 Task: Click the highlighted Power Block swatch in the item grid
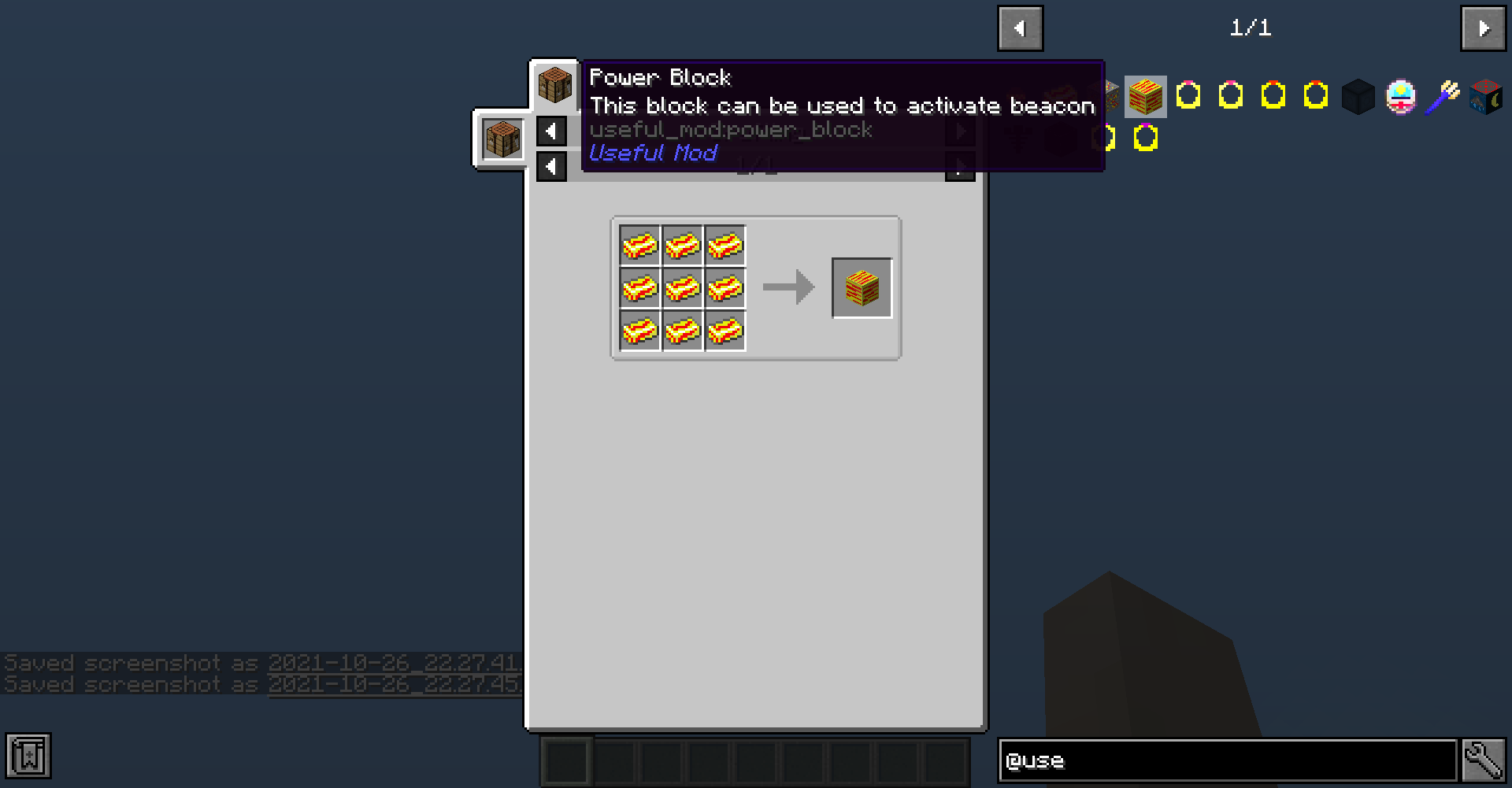1146,96
